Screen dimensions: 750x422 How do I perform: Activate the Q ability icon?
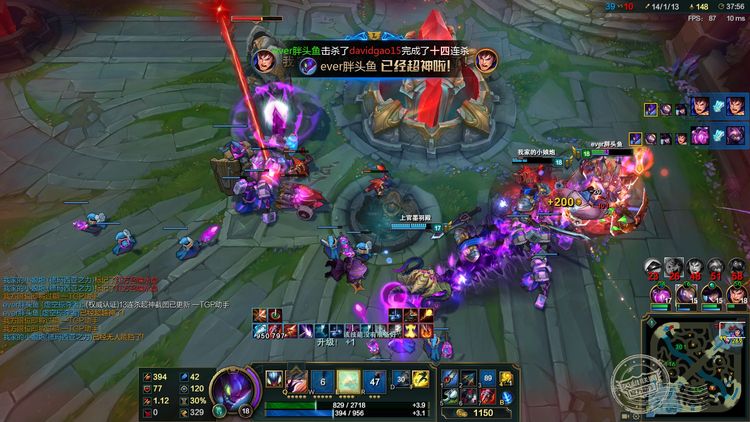tap(297, 380)
